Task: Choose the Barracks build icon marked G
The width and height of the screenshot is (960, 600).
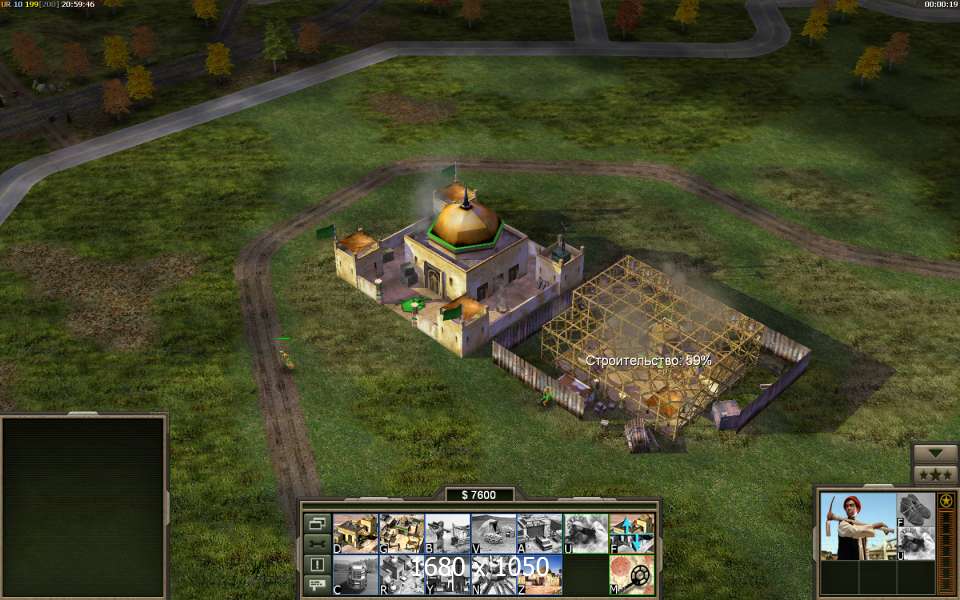Action: pyautogui.click(x=401, y=533)
